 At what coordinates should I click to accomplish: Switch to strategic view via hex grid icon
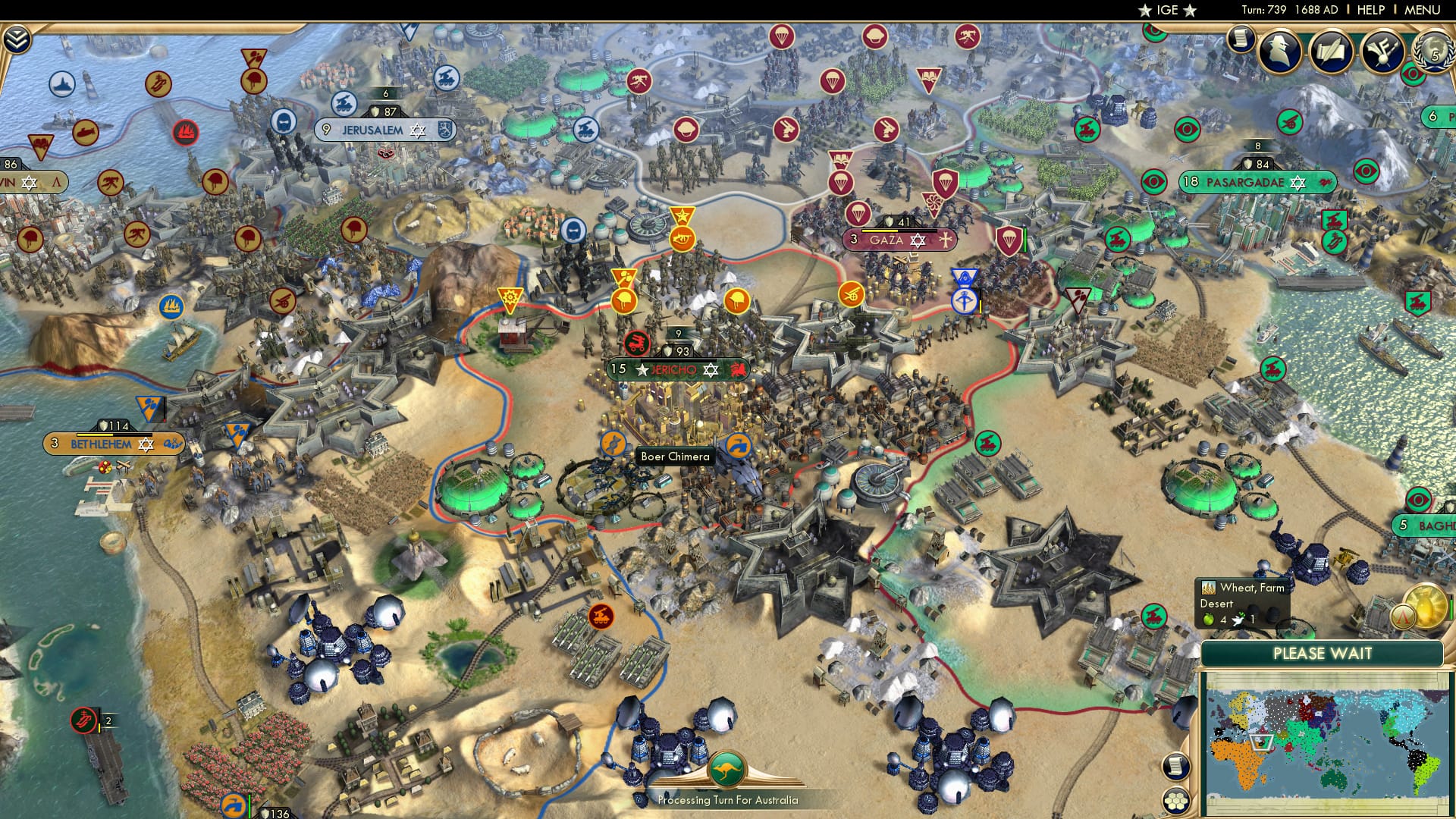[x=1177, y=801]
